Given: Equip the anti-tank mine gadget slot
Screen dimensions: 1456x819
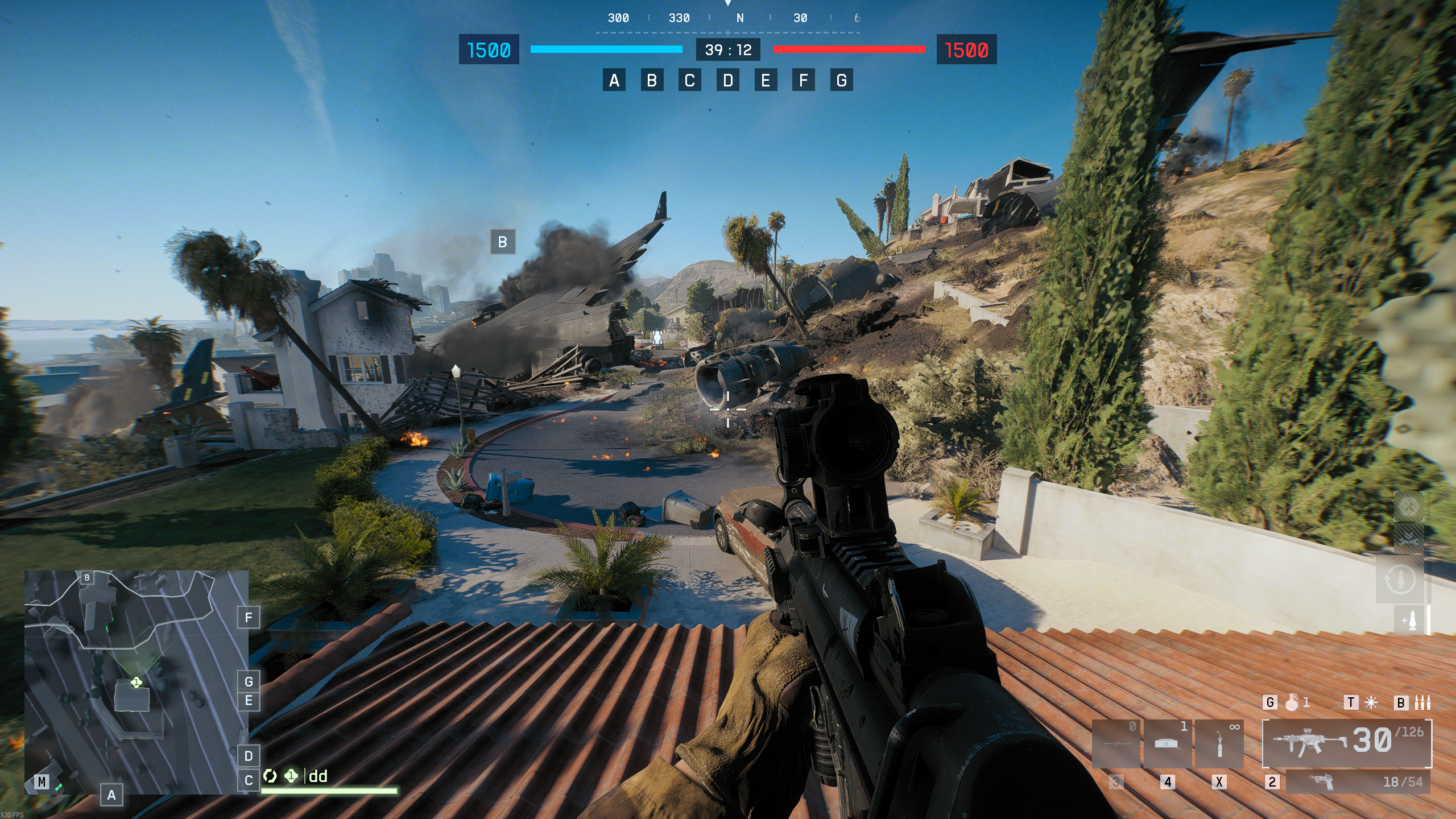Looking at the screenshot, I should 1167,744.
